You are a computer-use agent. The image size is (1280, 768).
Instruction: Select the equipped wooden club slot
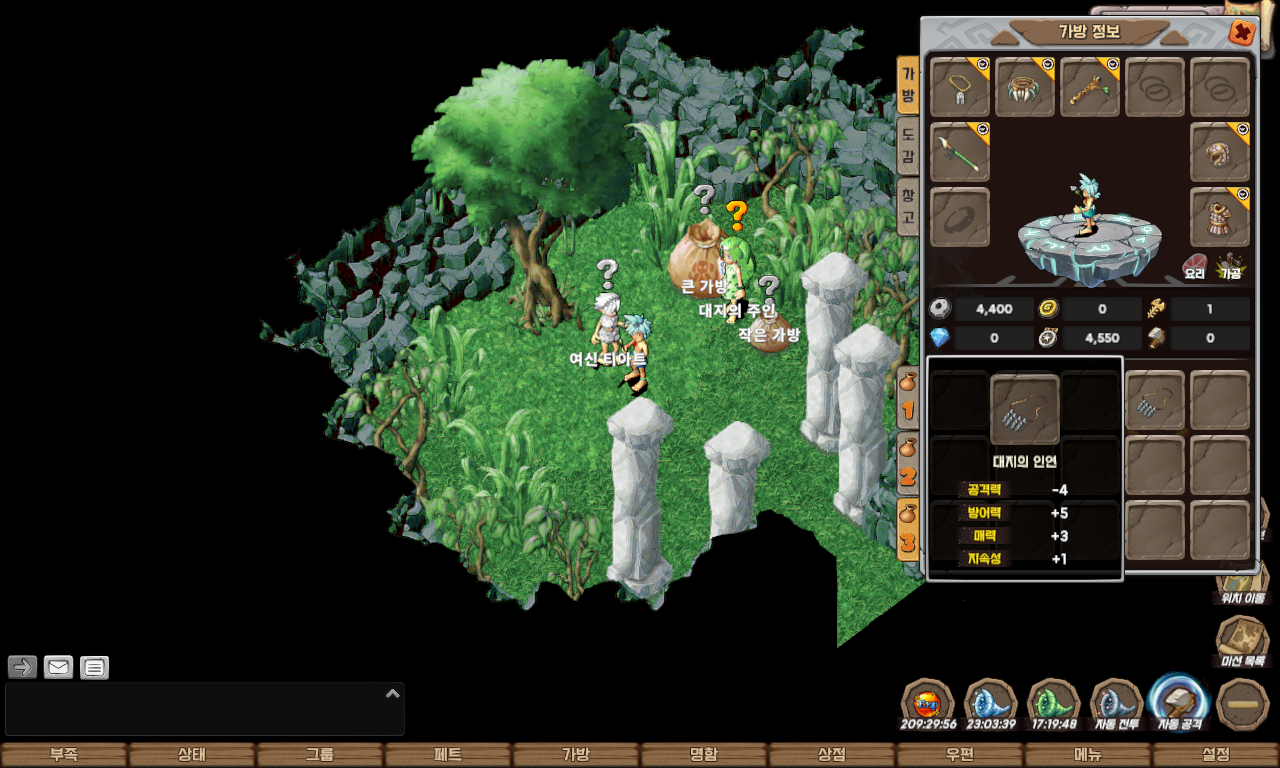[x=1090, y=87]
